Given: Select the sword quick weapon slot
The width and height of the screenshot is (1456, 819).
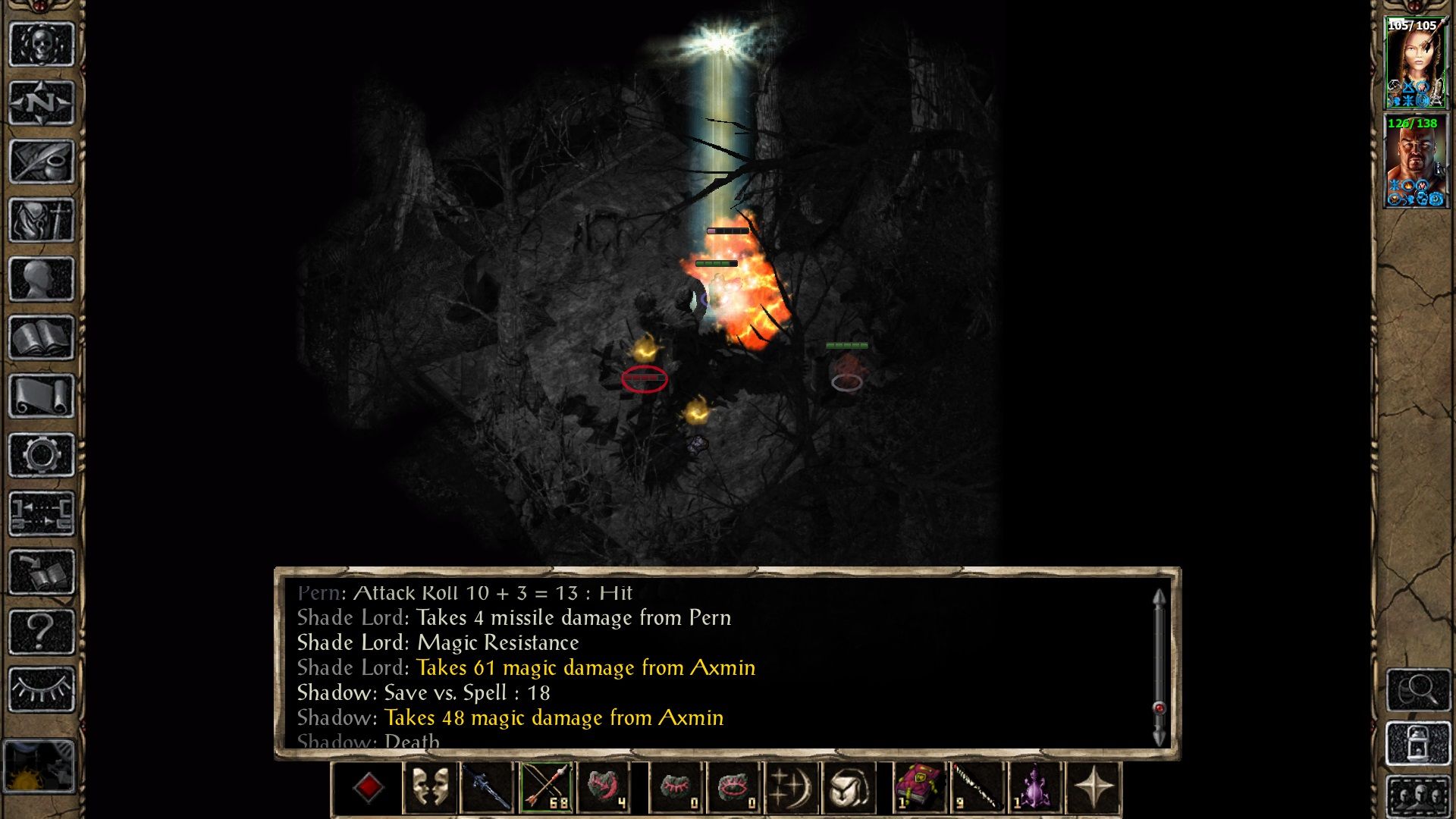Looking at the screenshot, I should 488,789.
